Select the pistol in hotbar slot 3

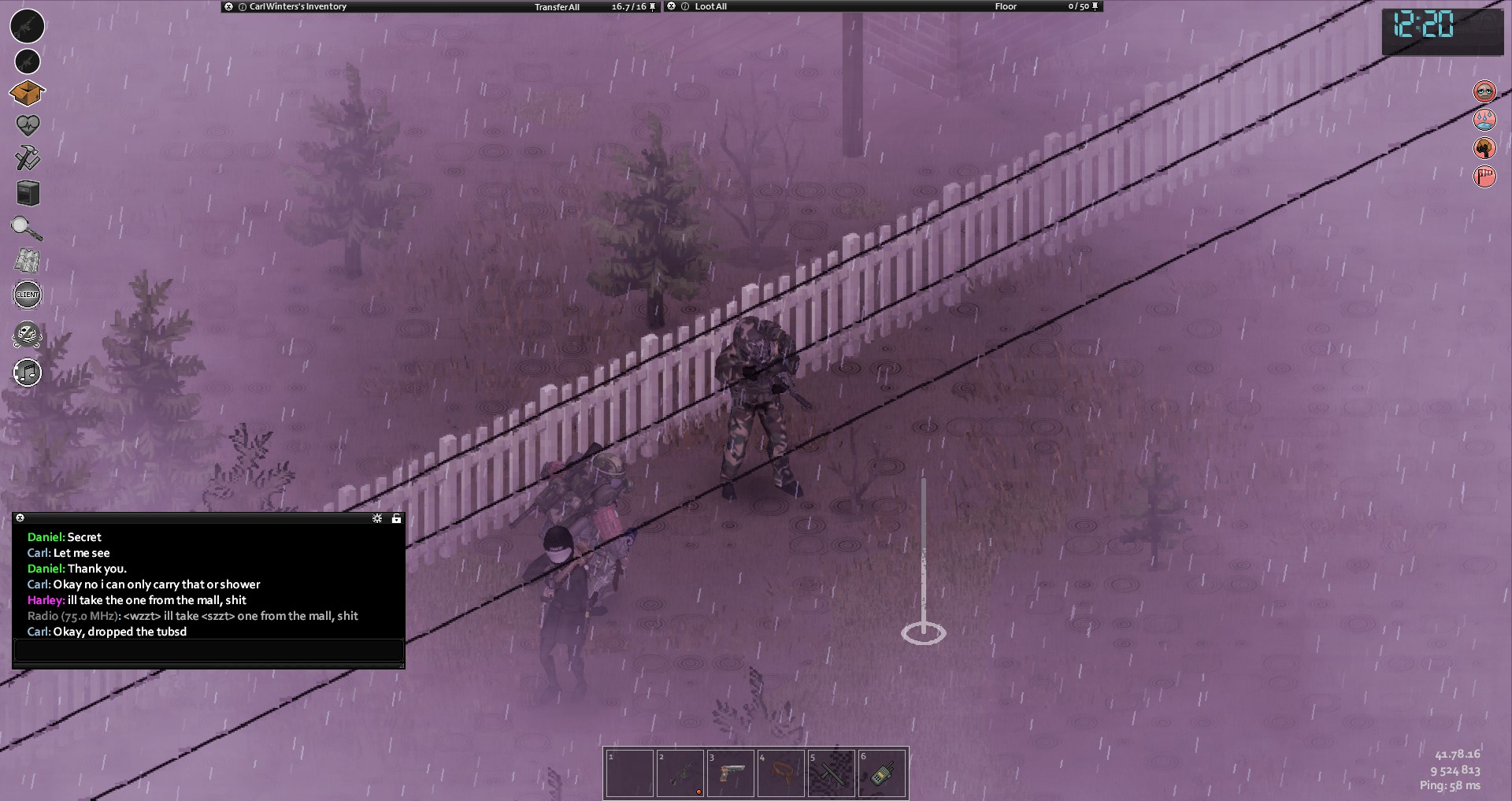point(731,773)
